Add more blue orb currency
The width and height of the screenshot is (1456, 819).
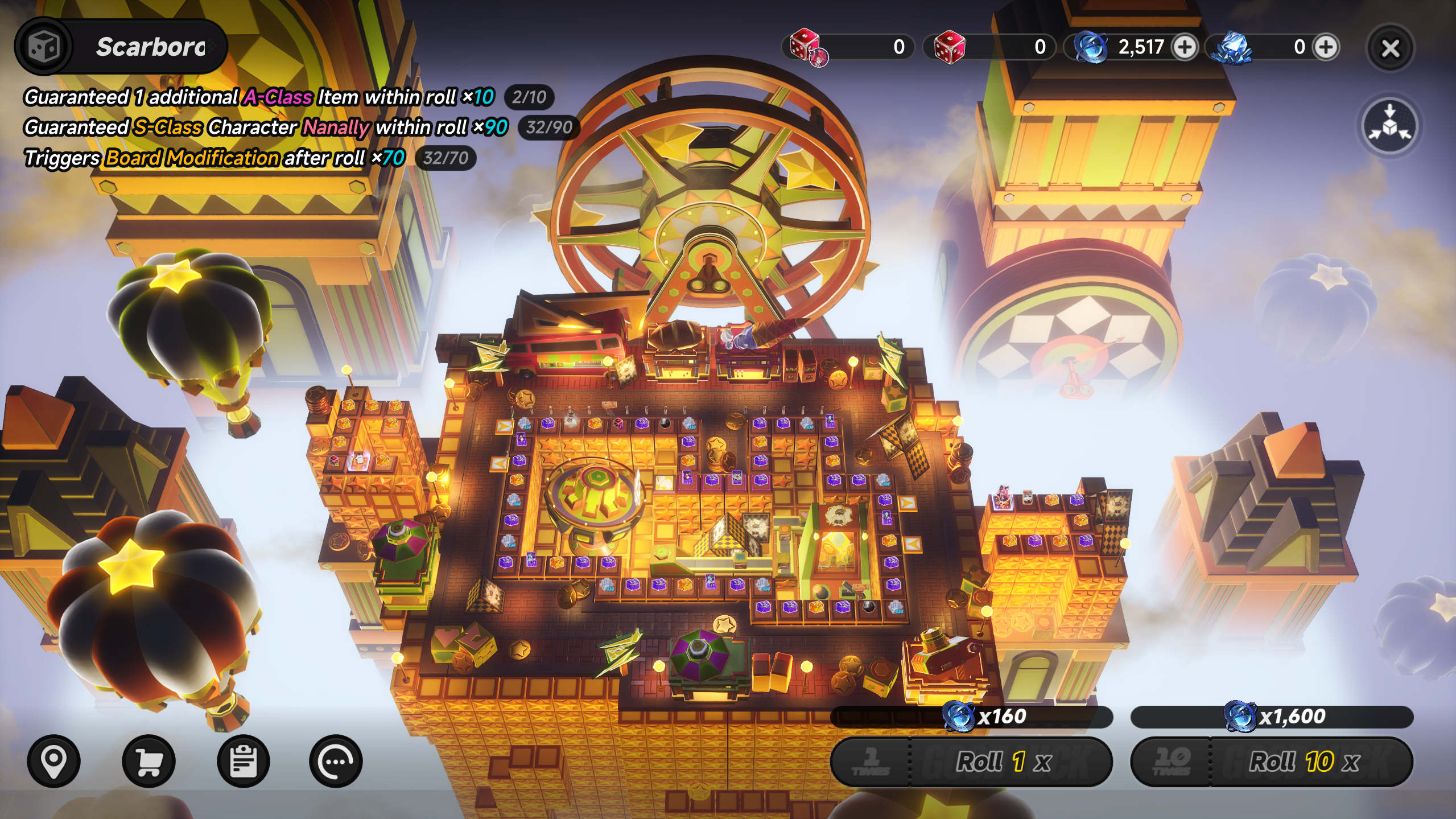click(1185, 47)
